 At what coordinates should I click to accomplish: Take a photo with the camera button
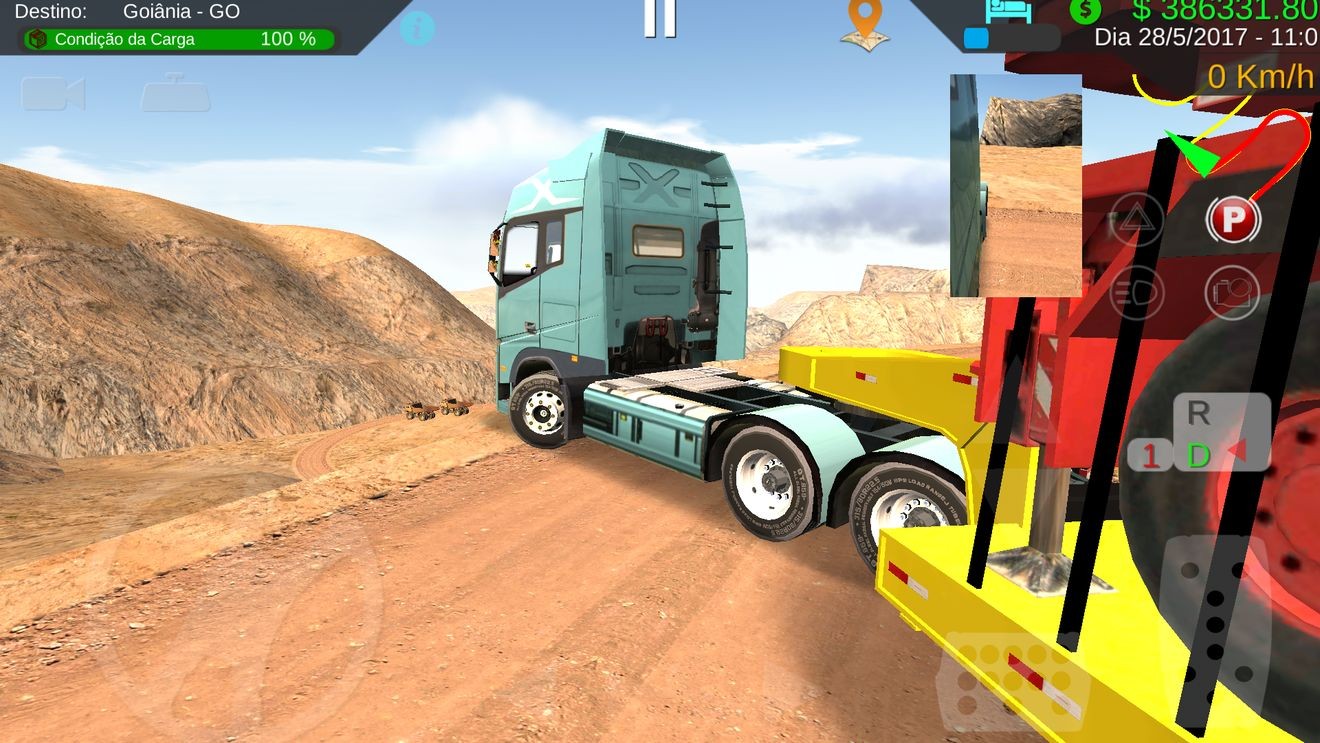pos(1232,292)
